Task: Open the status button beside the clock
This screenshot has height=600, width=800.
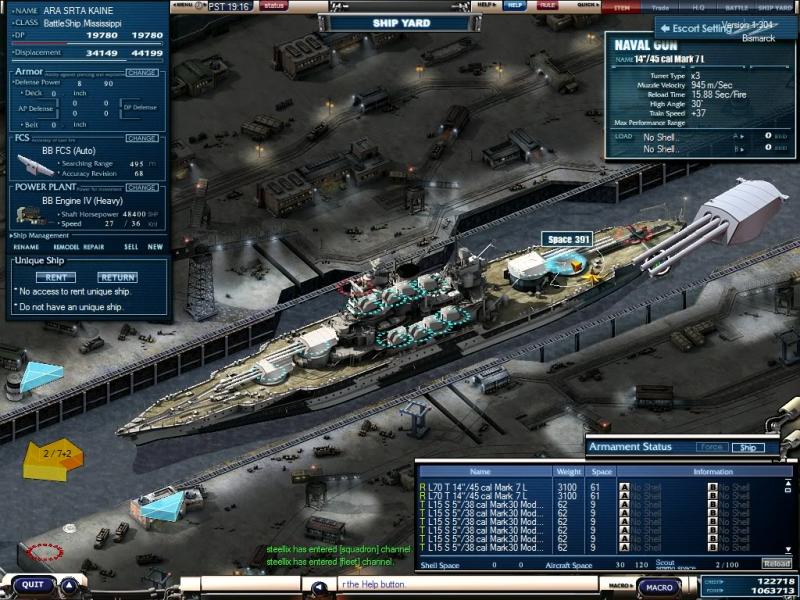Action: click(x=272, y=5)
